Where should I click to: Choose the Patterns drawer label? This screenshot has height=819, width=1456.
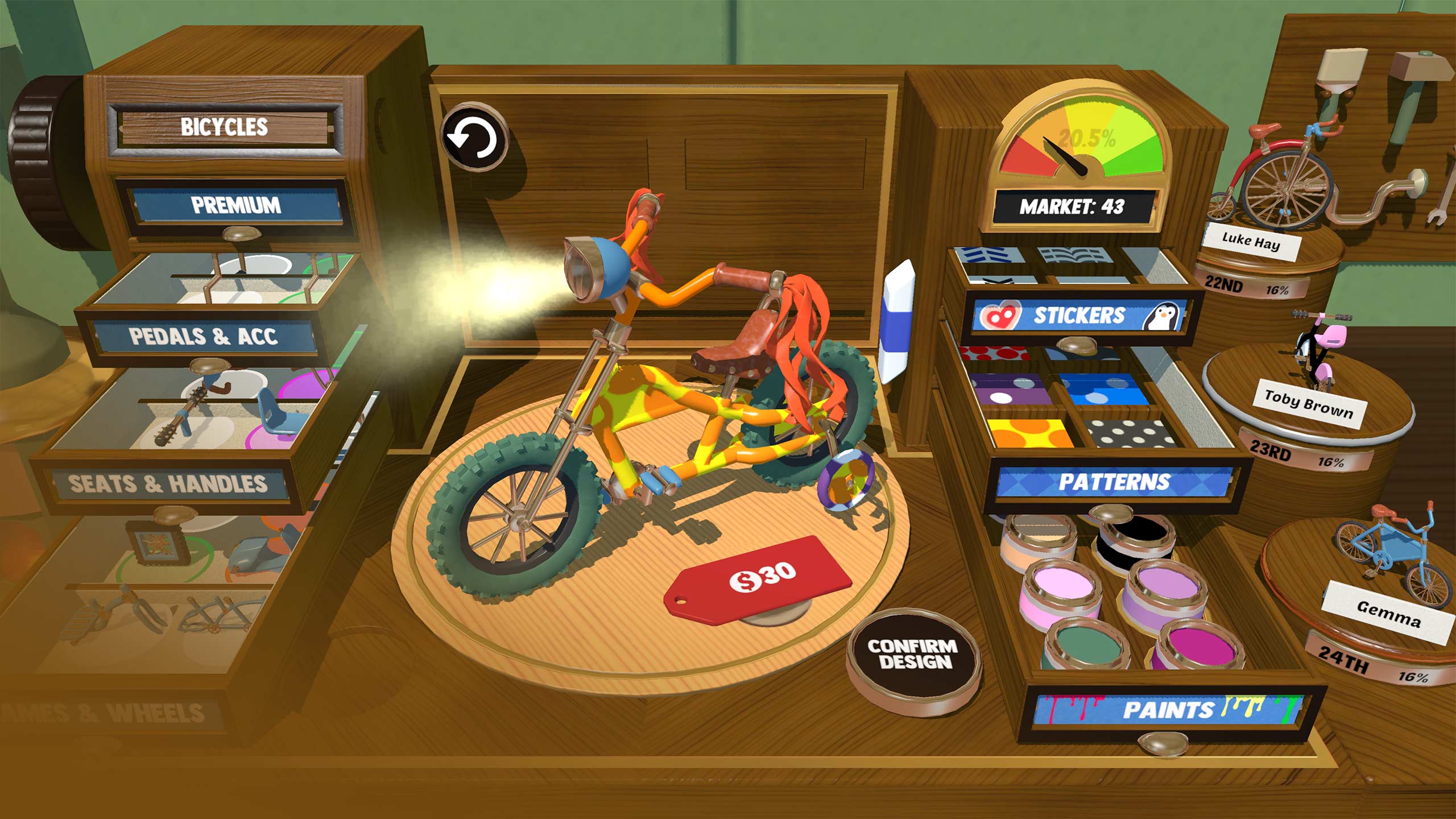pyautogui.click(x=1114, y=482)
